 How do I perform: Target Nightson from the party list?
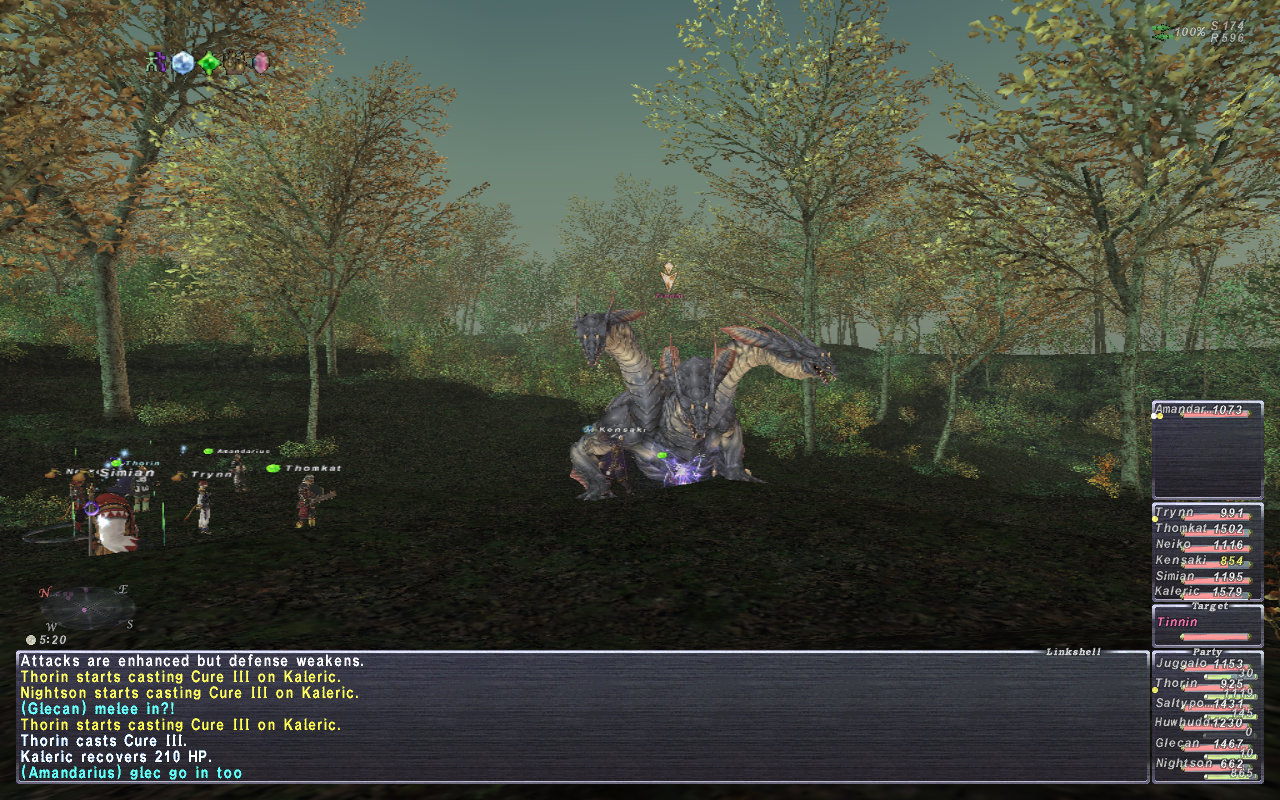[x=1207, y=765]
